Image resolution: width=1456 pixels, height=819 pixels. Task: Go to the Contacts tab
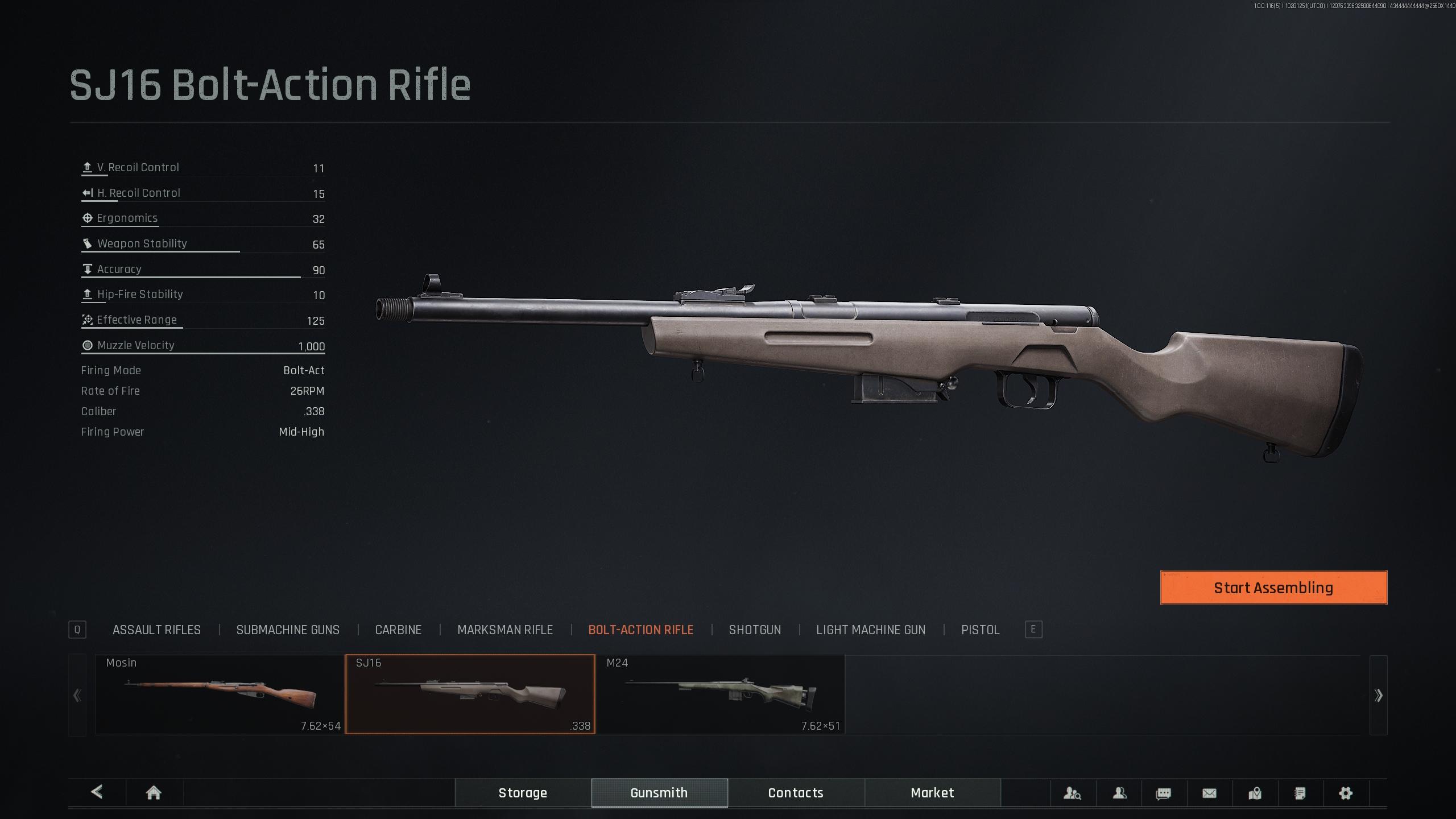coord(796,793)
